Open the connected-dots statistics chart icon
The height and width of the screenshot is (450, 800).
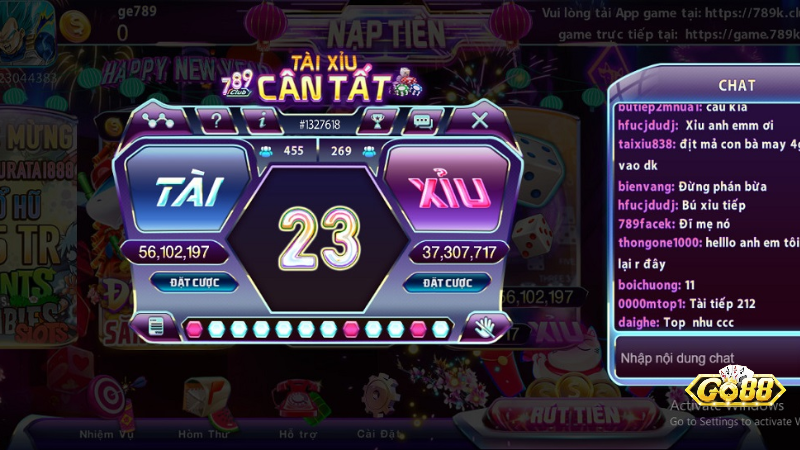pos(155,120)
